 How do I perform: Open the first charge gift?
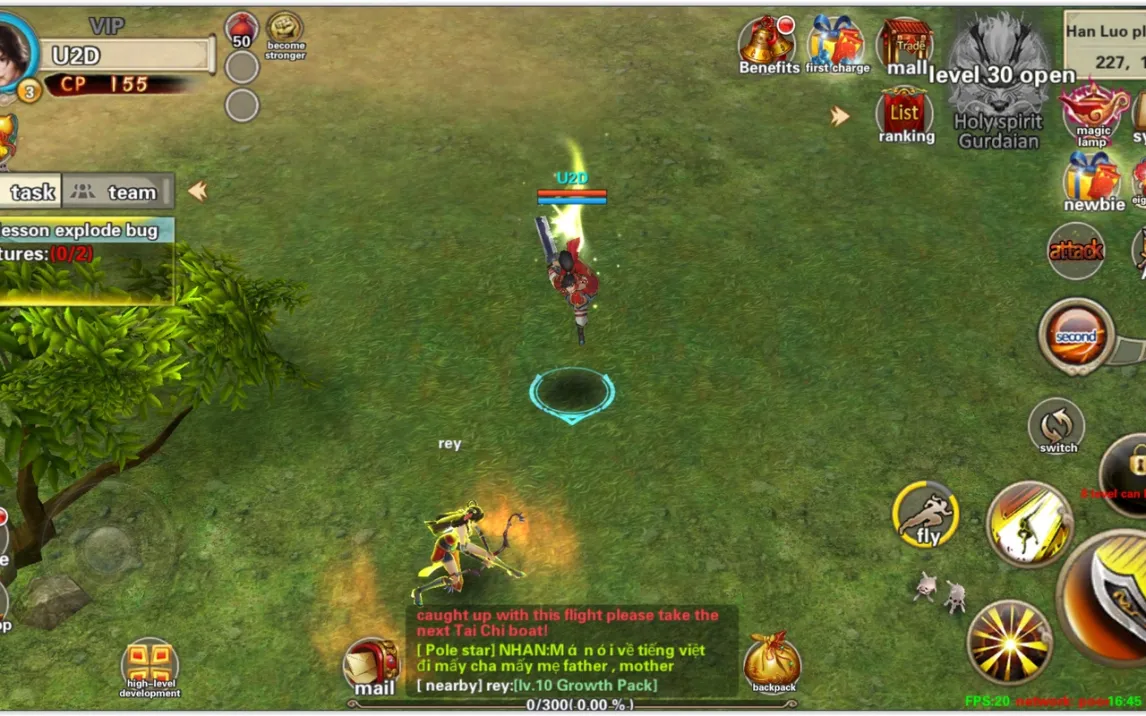(x=836, y=42)
